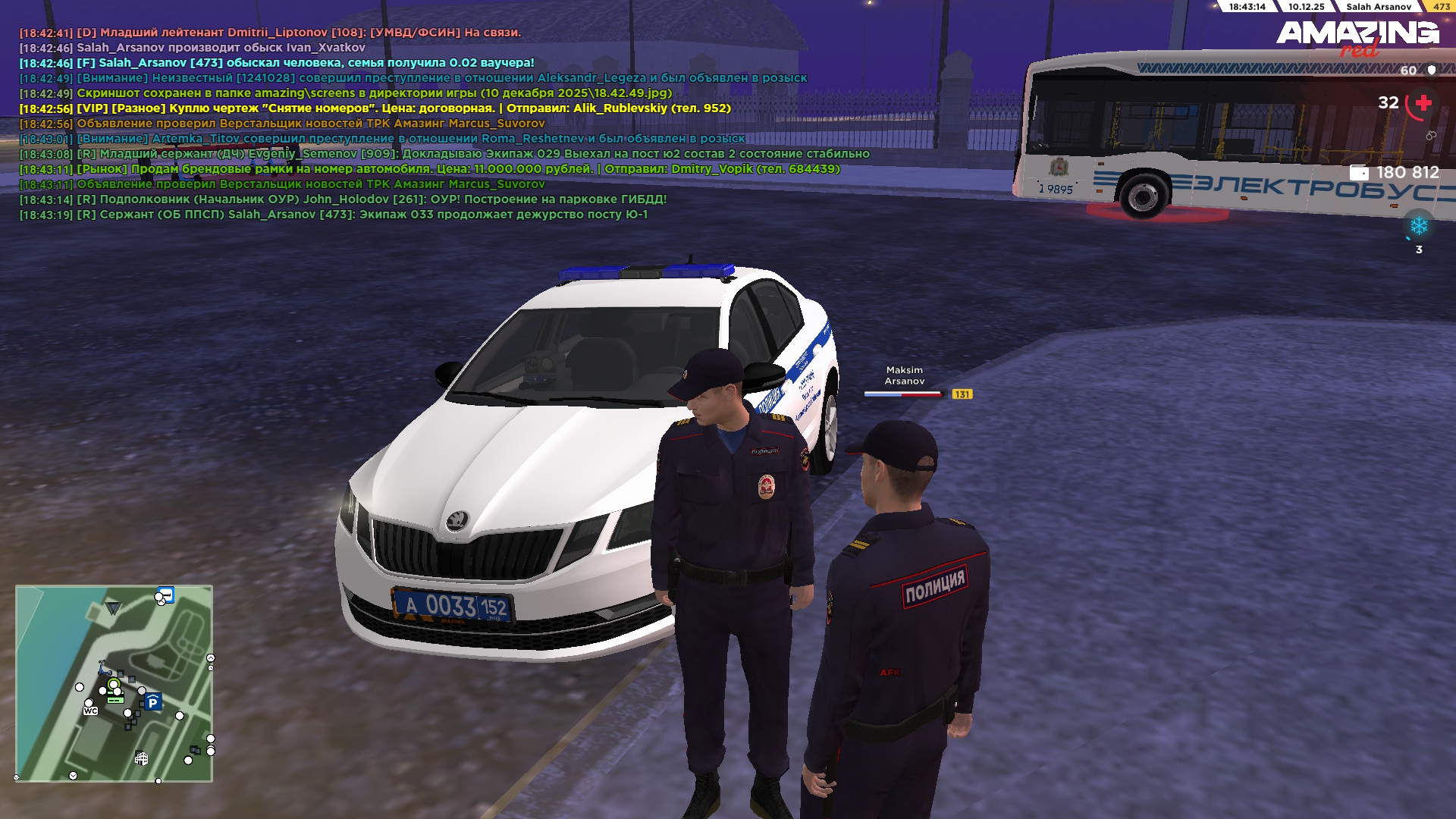Select the parking marker on the minimap
Viewport: 1456px width, 819px height.
(152, 702)
